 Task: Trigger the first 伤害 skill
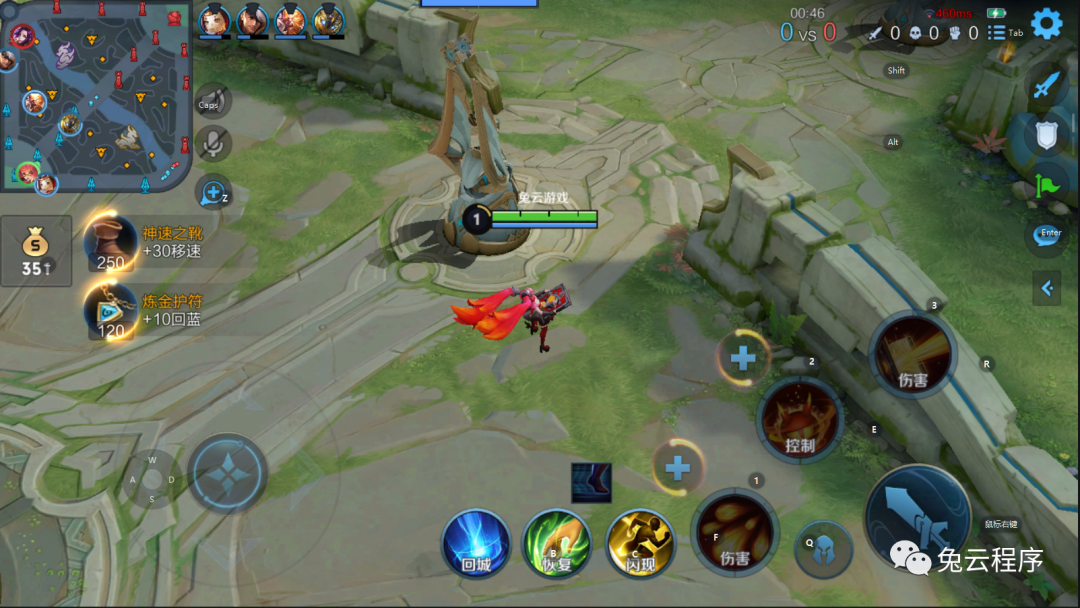click(x=735, y=532)
